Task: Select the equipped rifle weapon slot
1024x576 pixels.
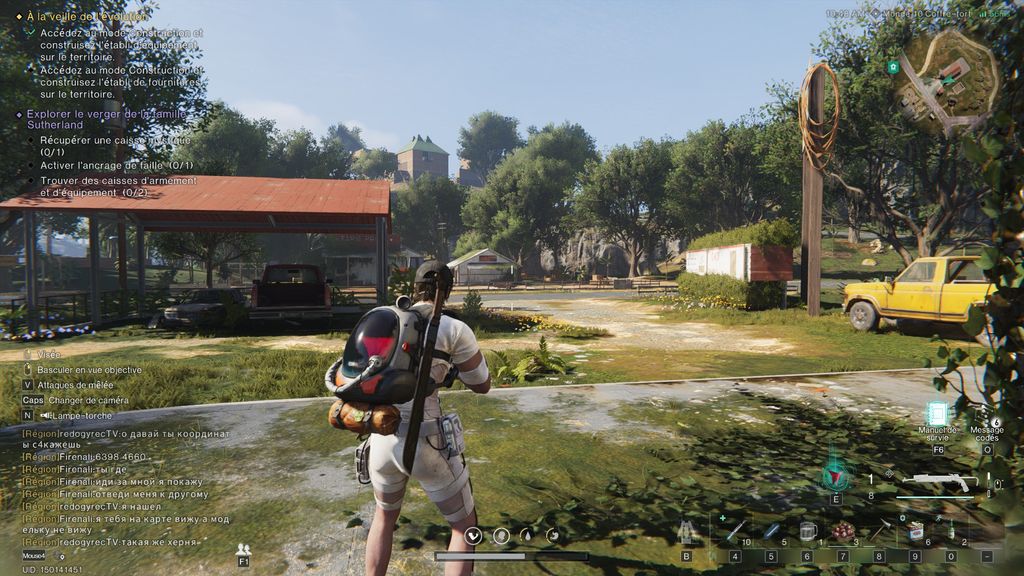Action: (x=939, y=482)
